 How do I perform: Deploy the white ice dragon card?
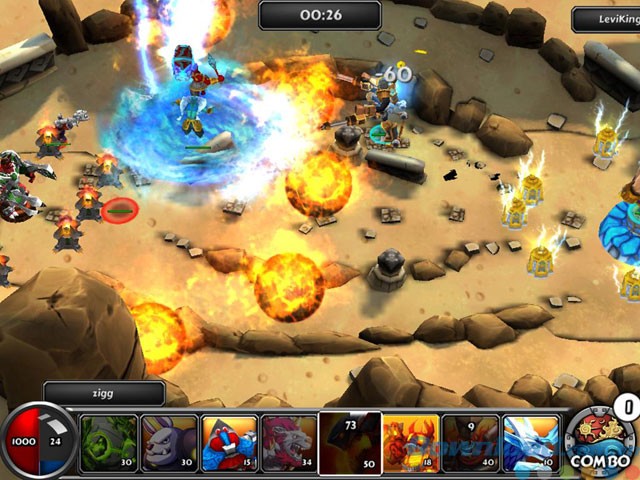[531, 443]
